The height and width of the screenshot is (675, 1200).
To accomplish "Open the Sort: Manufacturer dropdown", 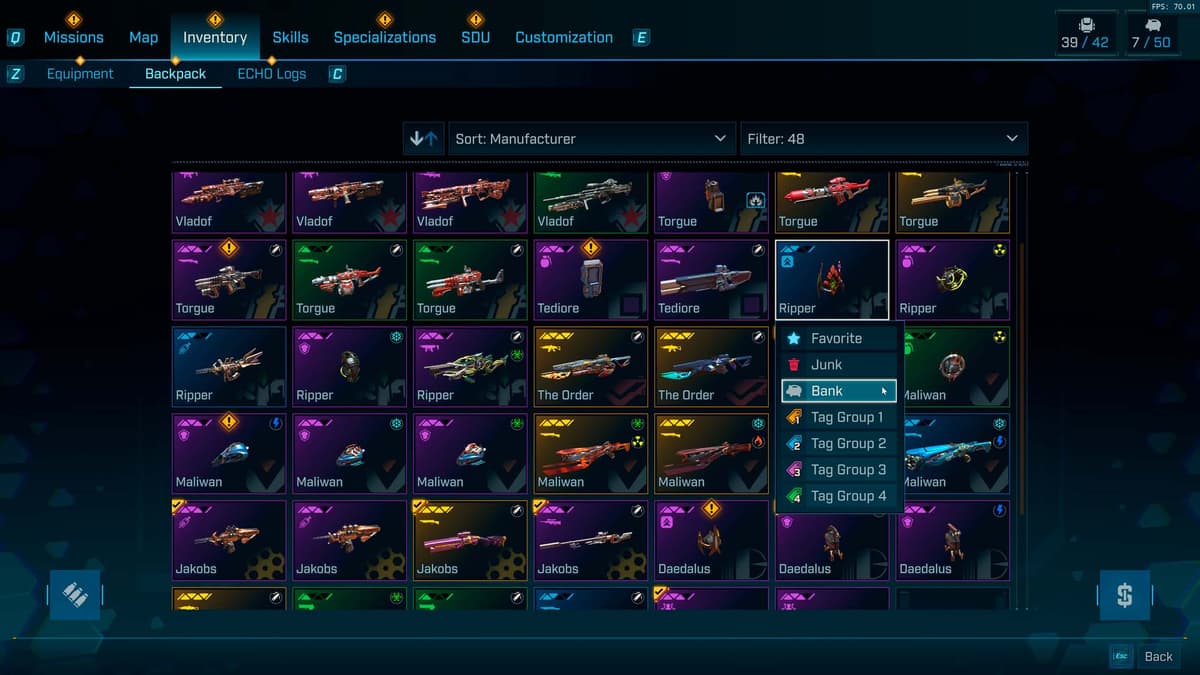I will tap(591, 139).
